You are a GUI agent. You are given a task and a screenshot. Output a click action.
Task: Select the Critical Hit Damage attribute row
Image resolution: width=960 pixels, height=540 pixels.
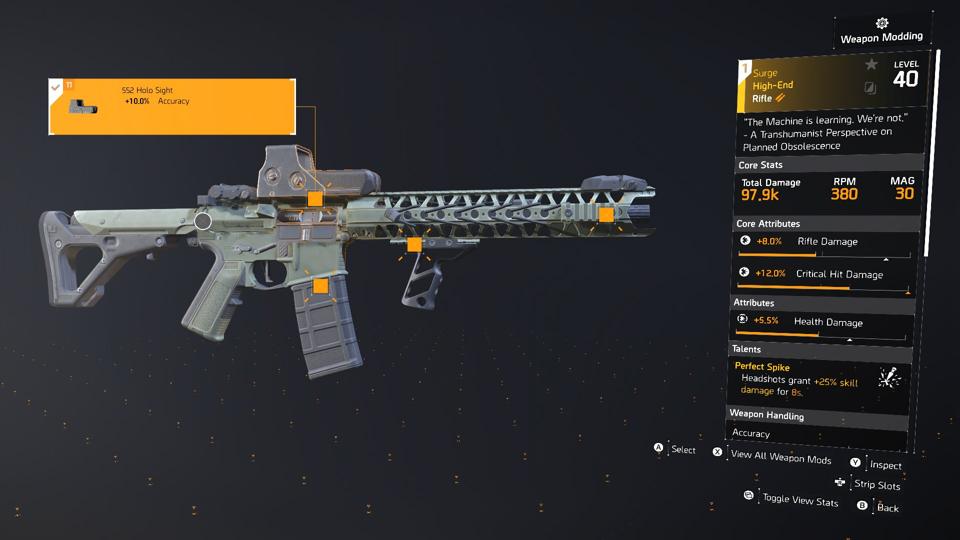[822, 274]
